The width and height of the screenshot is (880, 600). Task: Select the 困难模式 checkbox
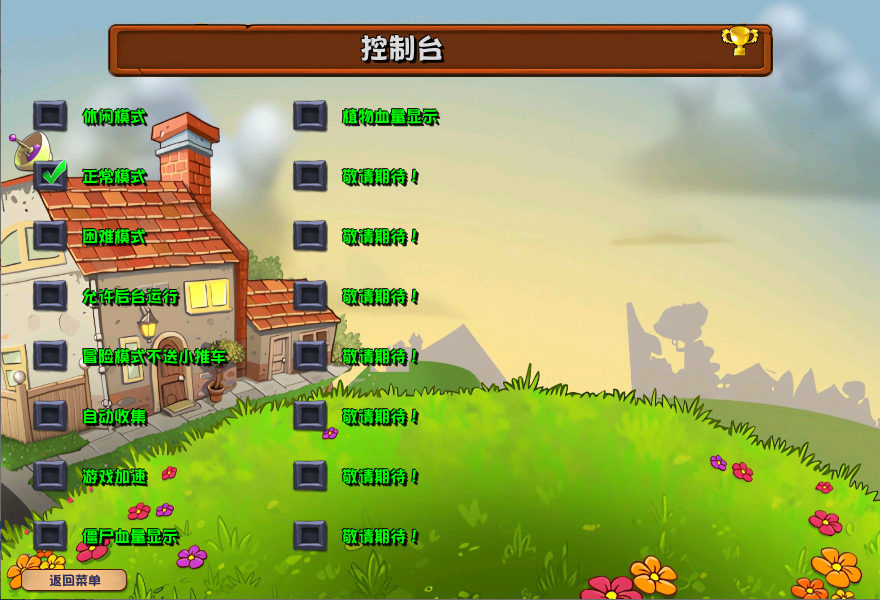pyautogui.click(x=50, y=236)
